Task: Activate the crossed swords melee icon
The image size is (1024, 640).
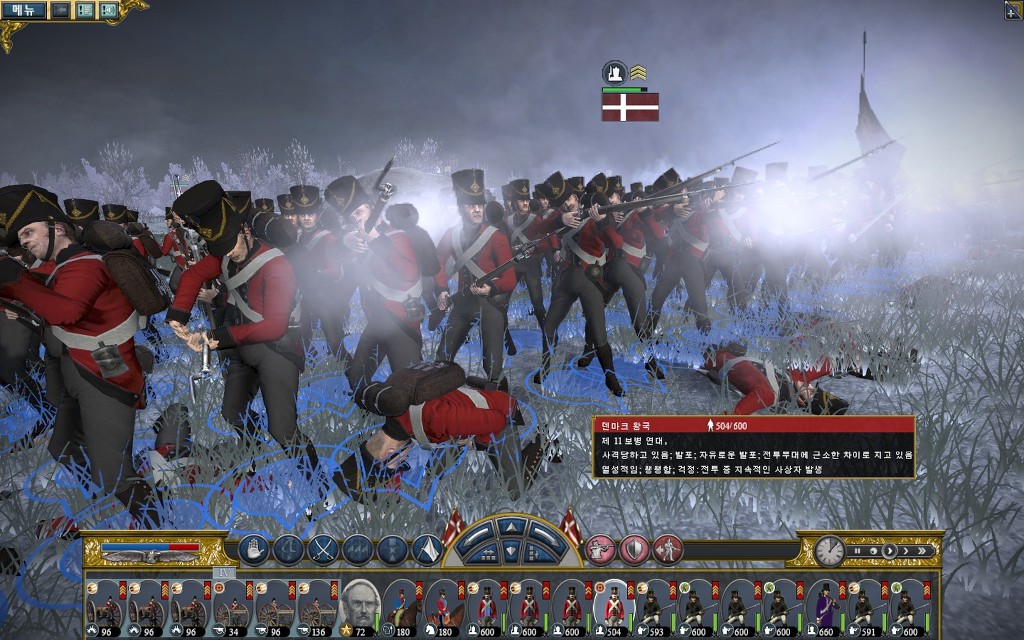Action: tap(323, 549)
